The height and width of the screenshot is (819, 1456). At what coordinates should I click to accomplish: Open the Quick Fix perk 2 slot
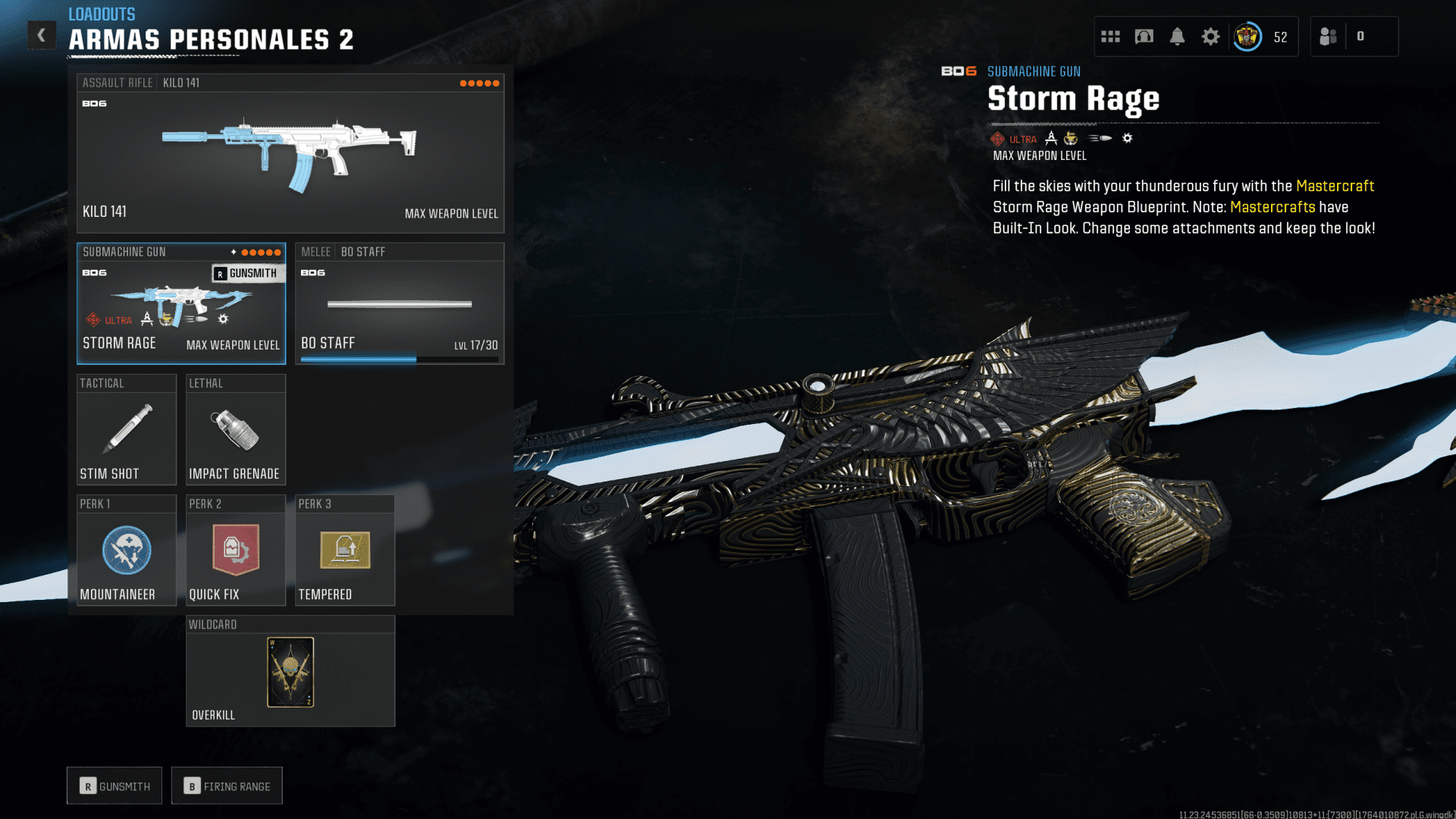pos(236,551)
